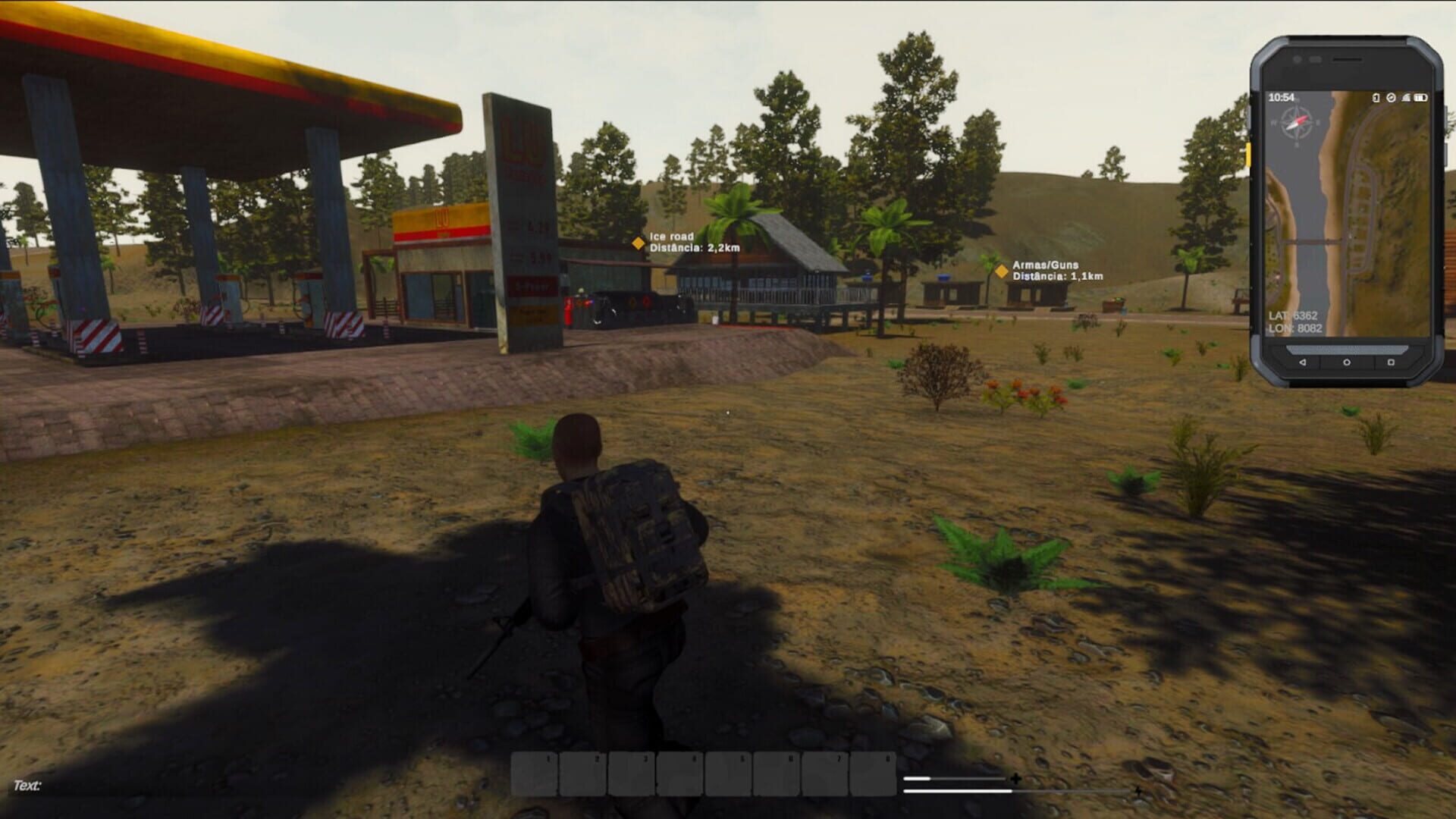Click the plus icon beside the top status bar
The width and height of the screenshot is (1456, 819).
click(x=1015, y=778)
